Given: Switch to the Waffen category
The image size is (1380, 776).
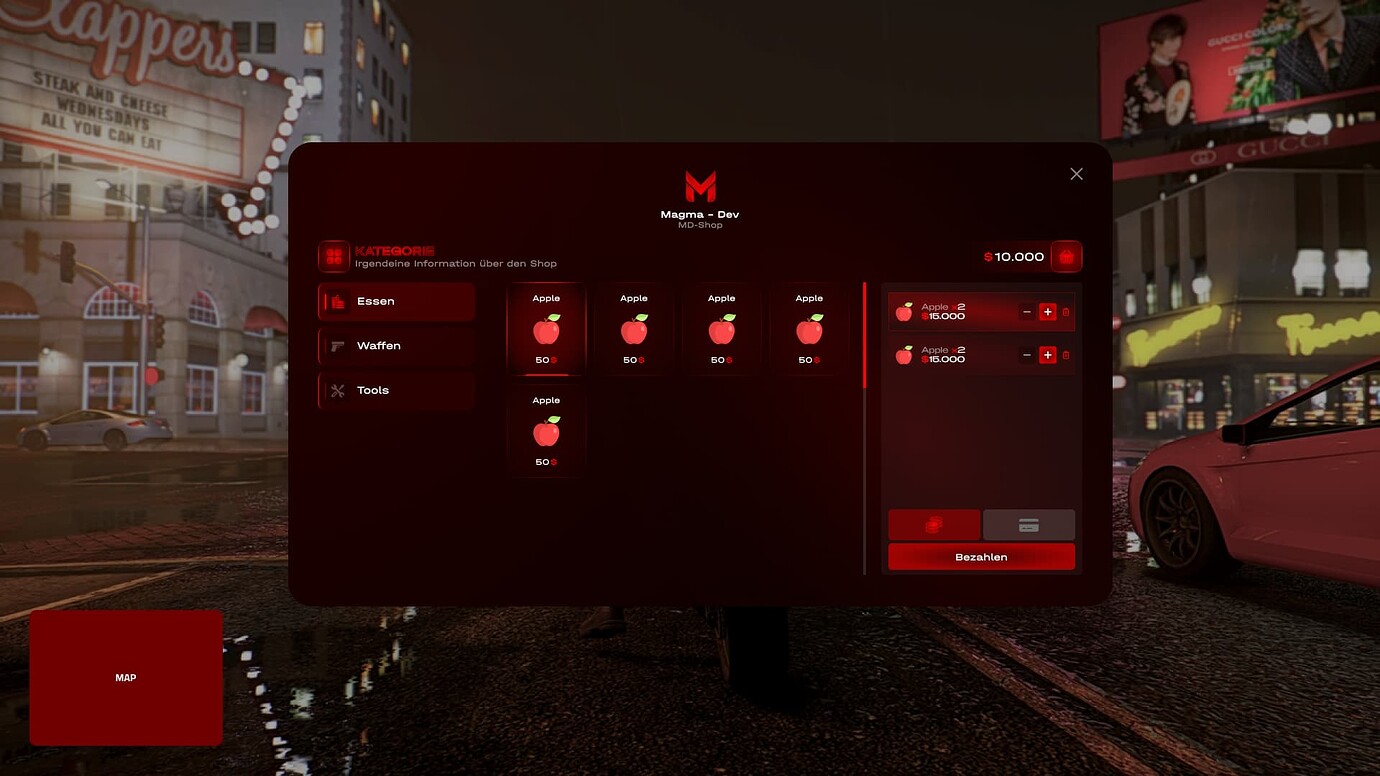Looking at the screenshot, I should click(396, 345).
